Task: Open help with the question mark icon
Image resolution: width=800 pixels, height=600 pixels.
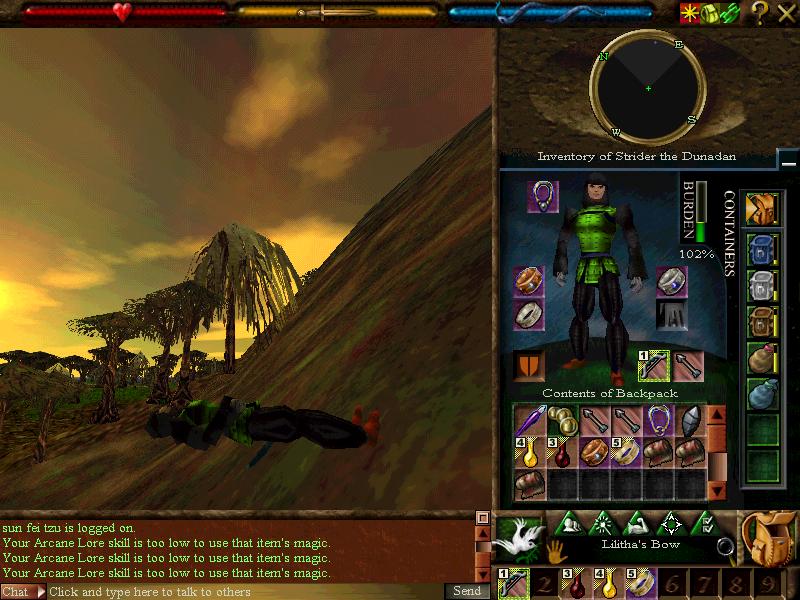Action: (x=760, y=12)
